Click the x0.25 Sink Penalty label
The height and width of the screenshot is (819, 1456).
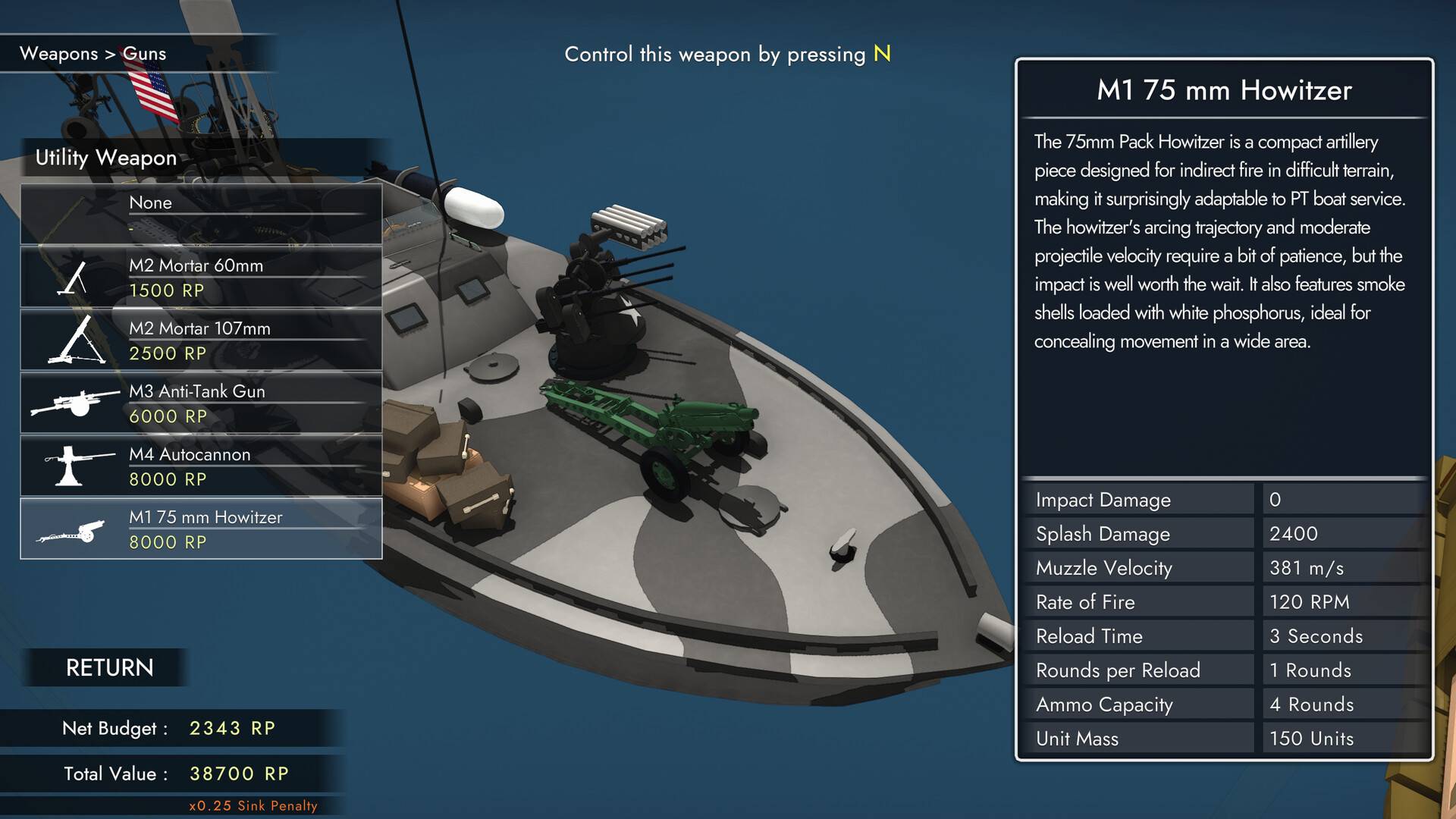(254, 805)
